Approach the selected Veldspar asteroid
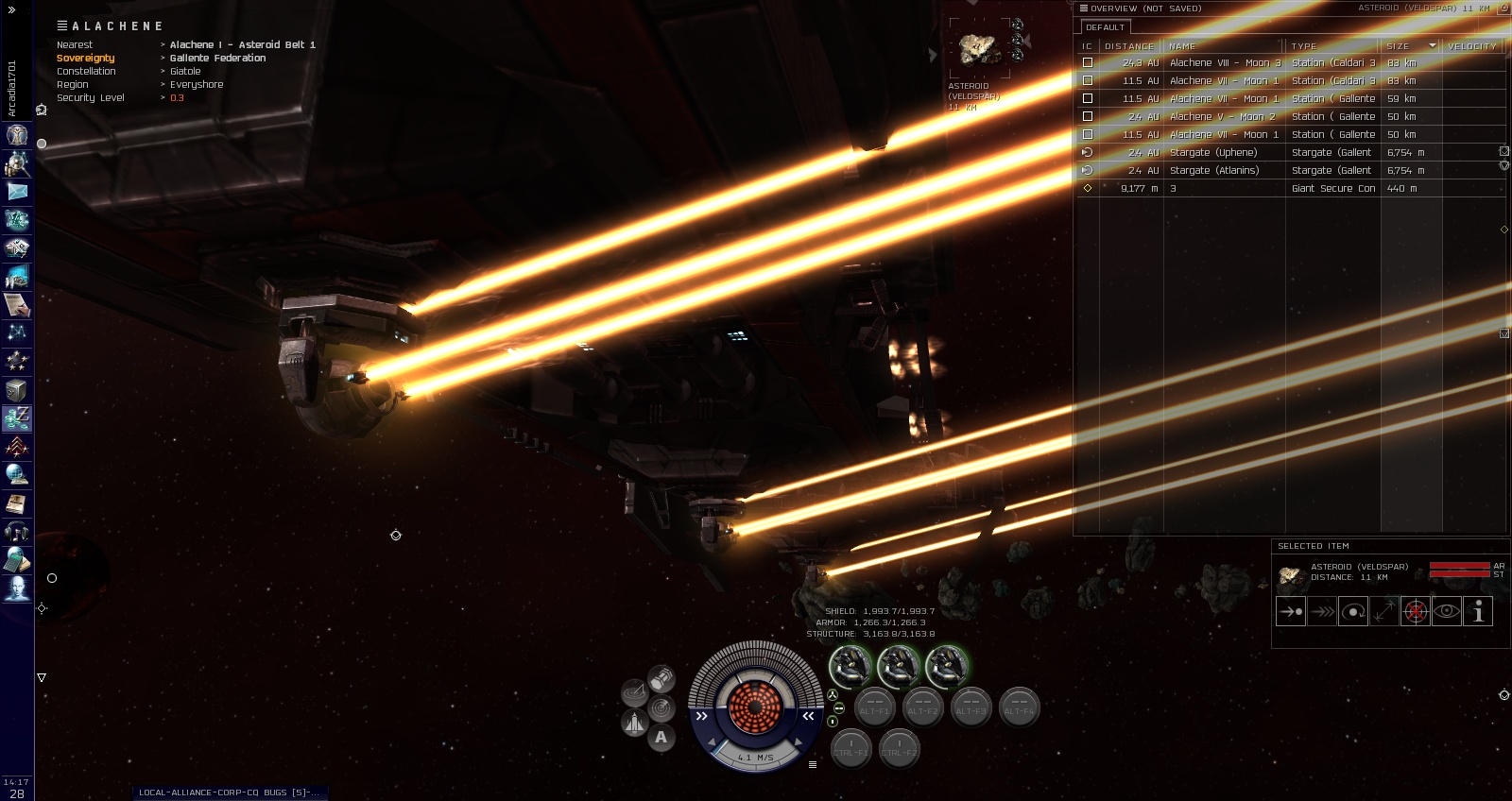 click(x=1291, y=611)
